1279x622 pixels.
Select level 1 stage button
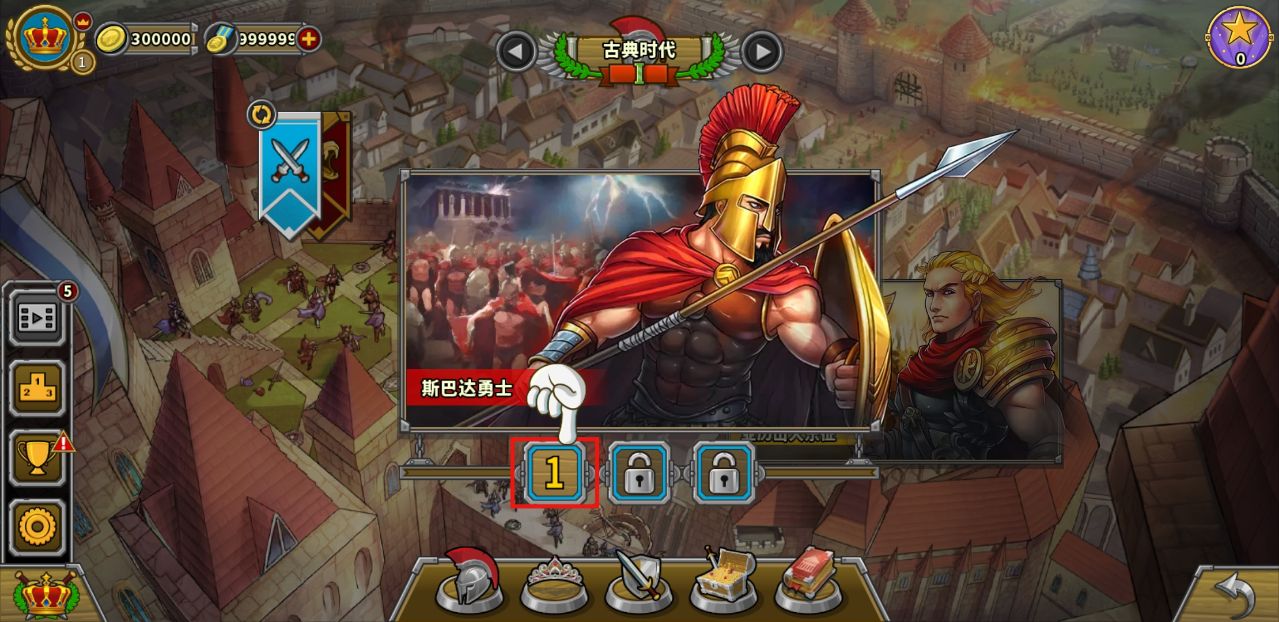point(554,473)
